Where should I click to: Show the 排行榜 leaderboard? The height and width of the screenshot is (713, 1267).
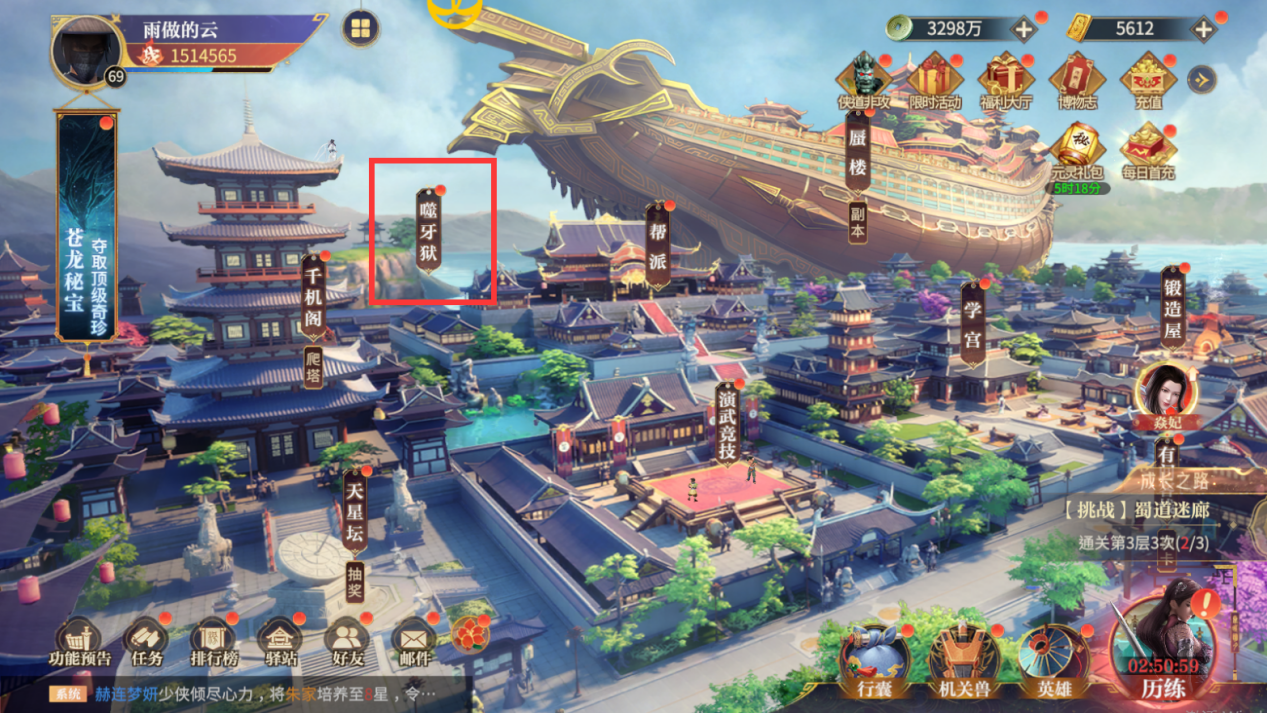(x=213, y=642)
